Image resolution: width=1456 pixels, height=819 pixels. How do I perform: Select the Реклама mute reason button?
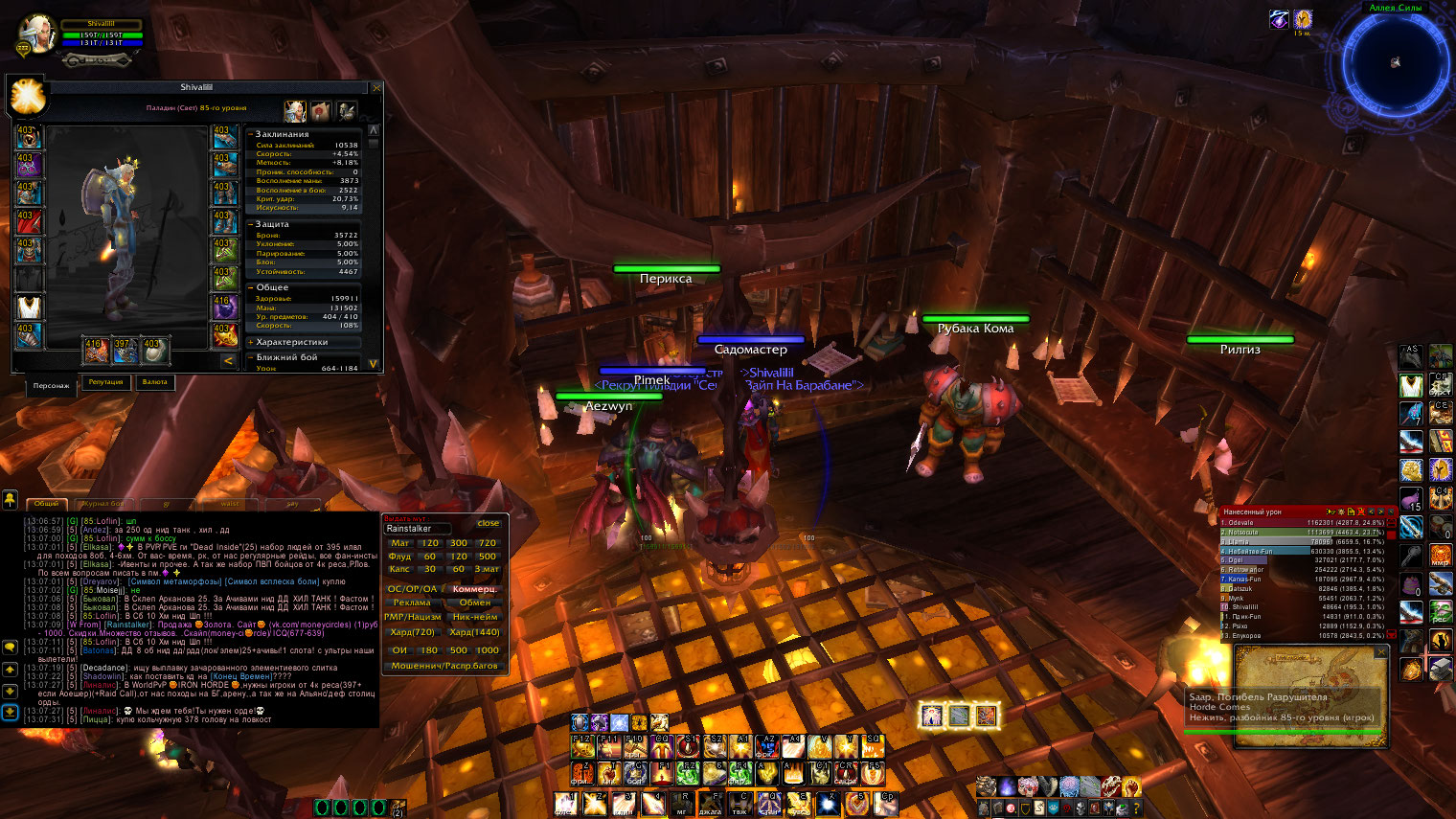tap(412, 603)
